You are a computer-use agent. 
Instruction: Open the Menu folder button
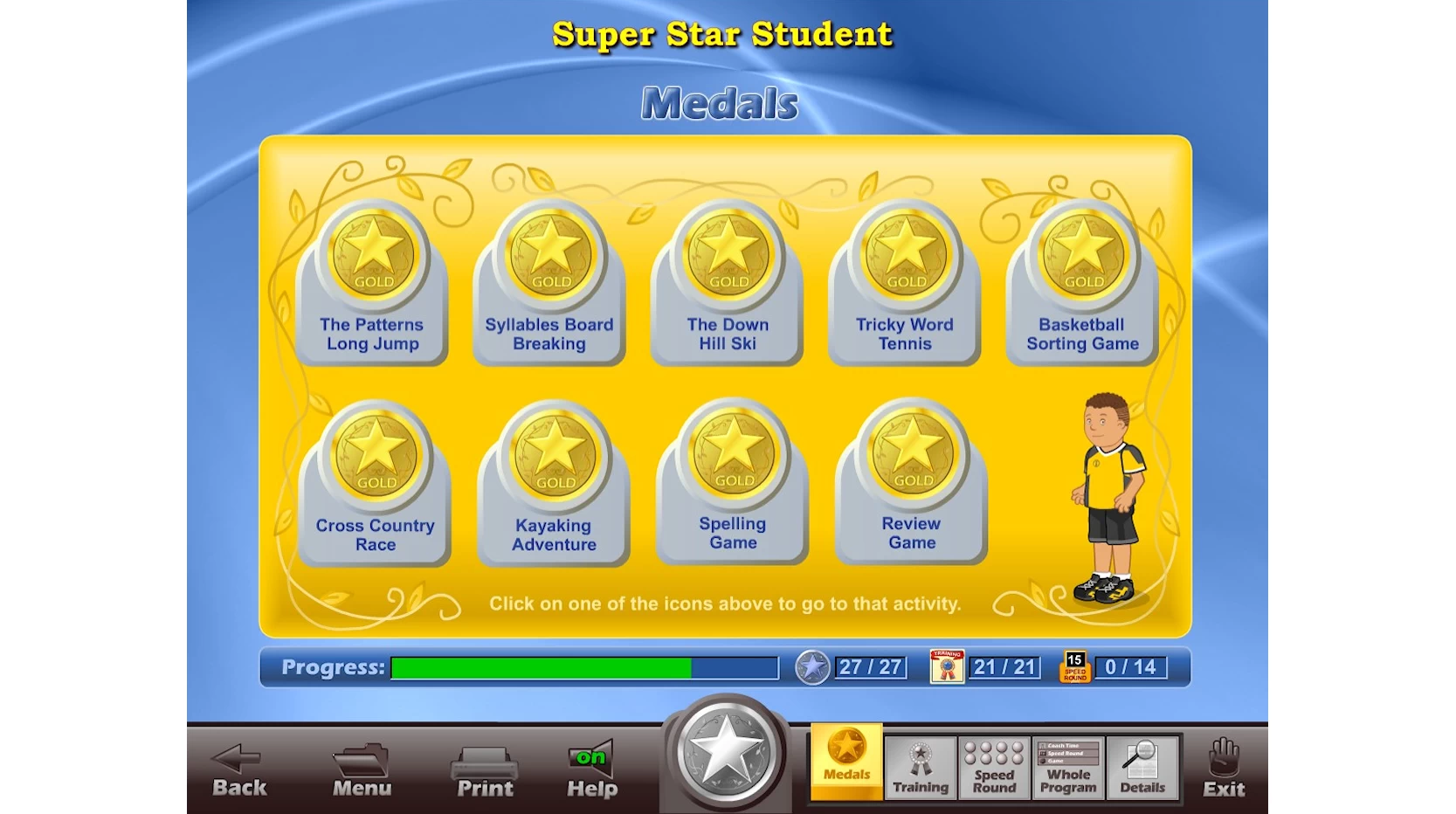click(x=362, y=770)
